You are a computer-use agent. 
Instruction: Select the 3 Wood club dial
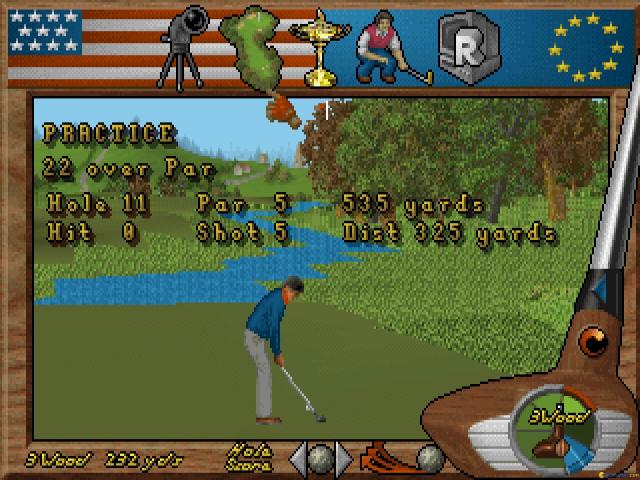(555, 430)
